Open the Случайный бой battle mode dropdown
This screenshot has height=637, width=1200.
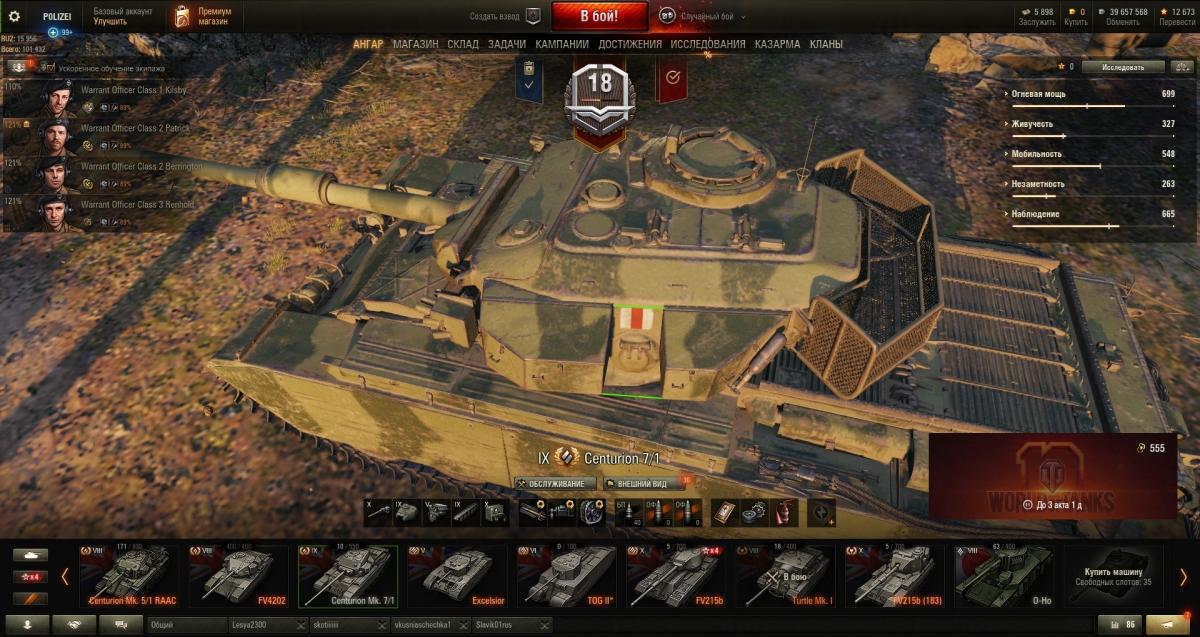pyautogui.click(x=712, y=16)
